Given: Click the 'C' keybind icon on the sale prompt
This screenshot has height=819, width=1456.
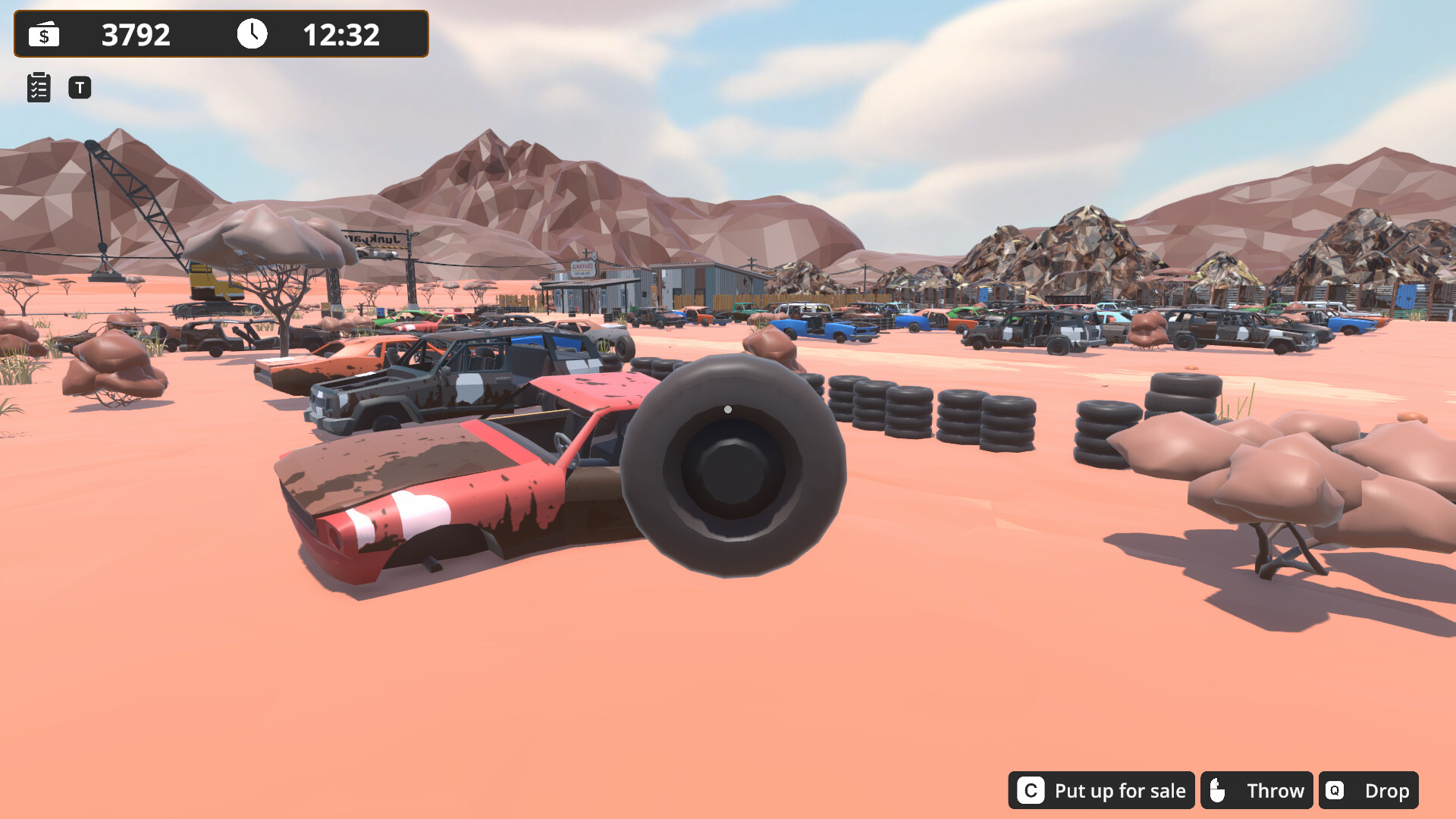Looking at the screenshot, I should pyautogui.click(x=1031, y=790).
